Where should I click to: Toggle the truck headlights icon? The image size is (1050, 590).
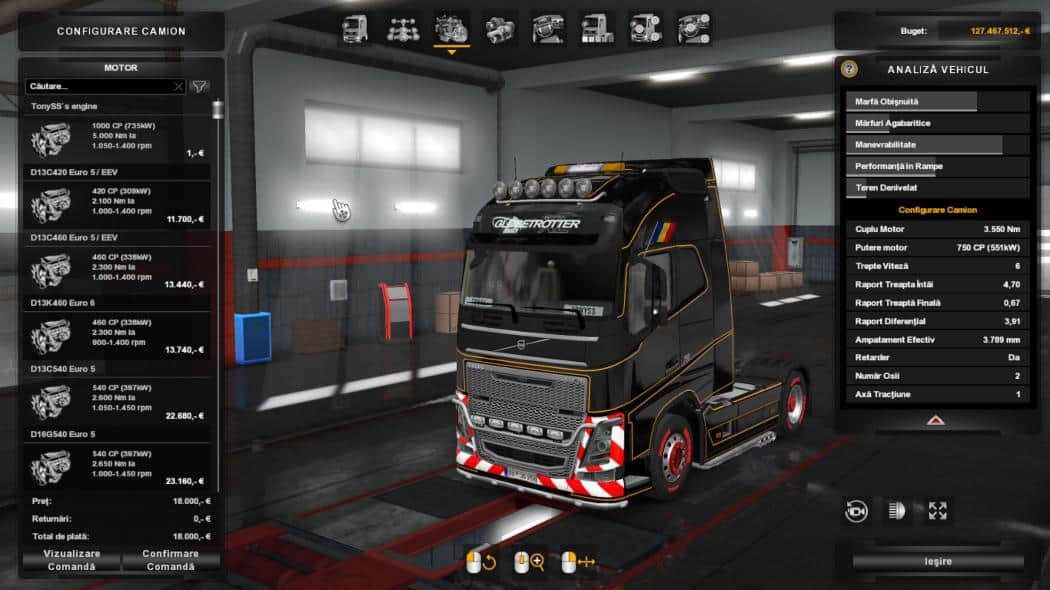coord(897,511)
